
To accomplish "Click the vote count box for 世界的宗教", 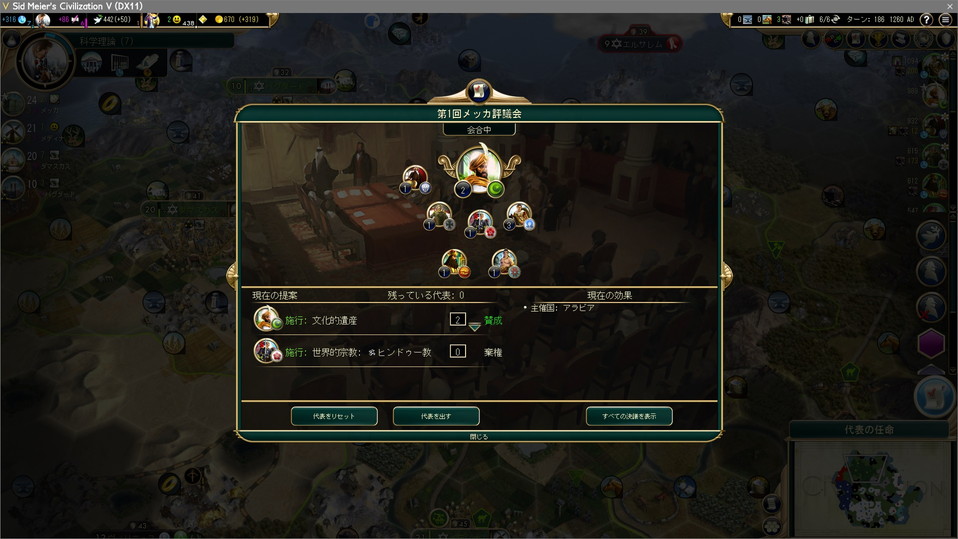I will coord(458,351).
